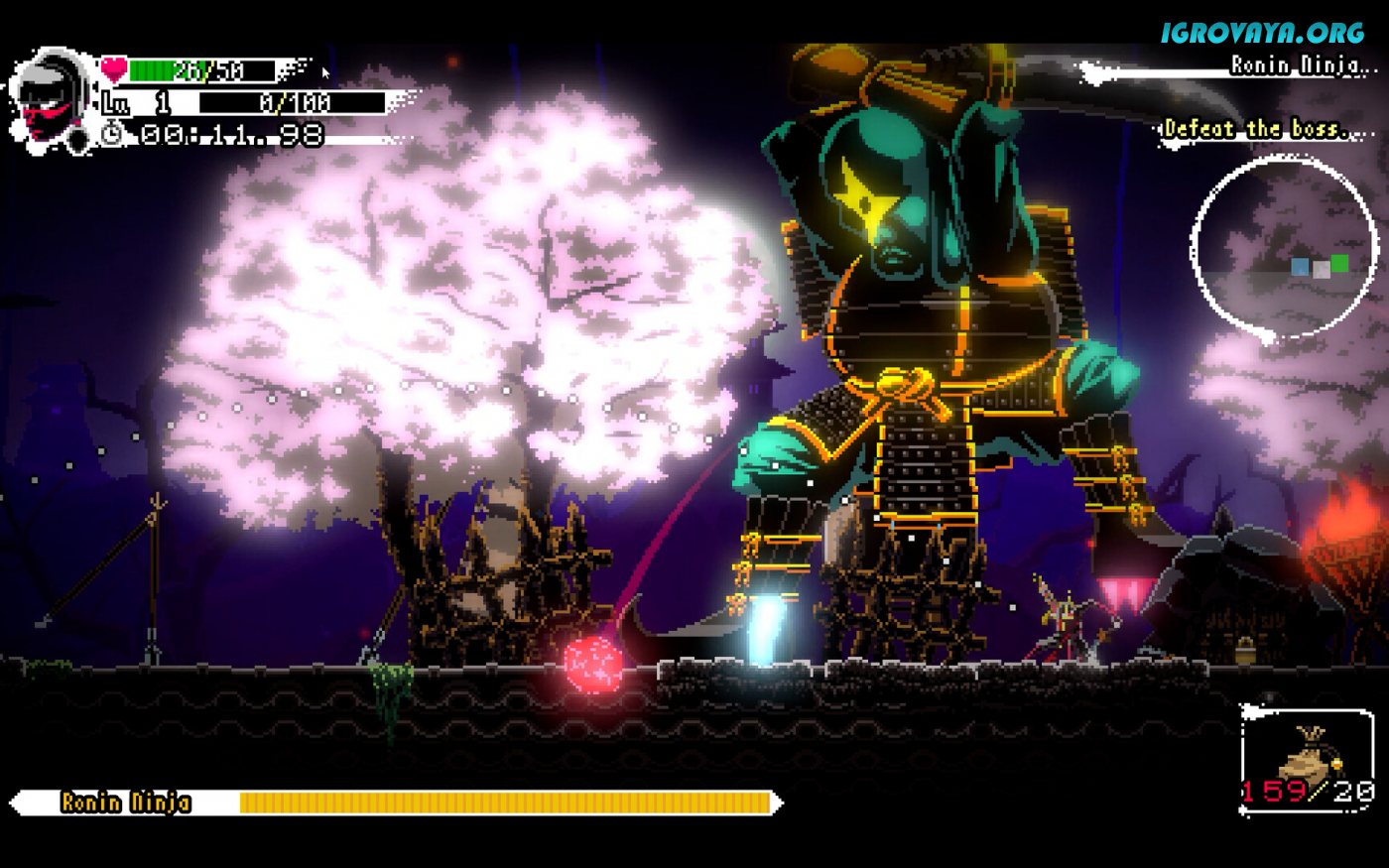Open the circular minimap
This screenshot has width=1389, height=868.
[1284, 248]
